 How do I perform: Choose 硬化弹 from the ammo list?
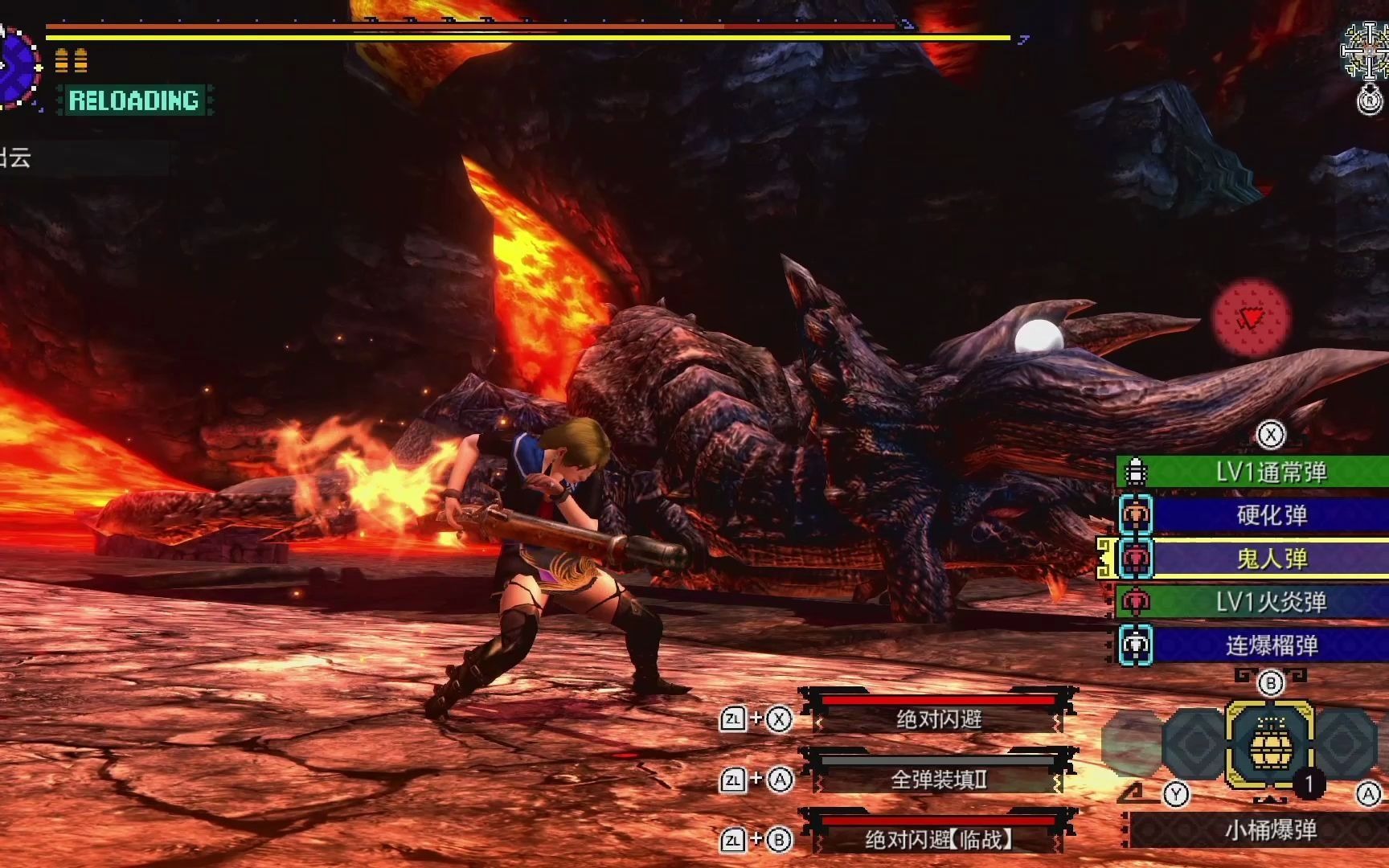pos(1270,515)
